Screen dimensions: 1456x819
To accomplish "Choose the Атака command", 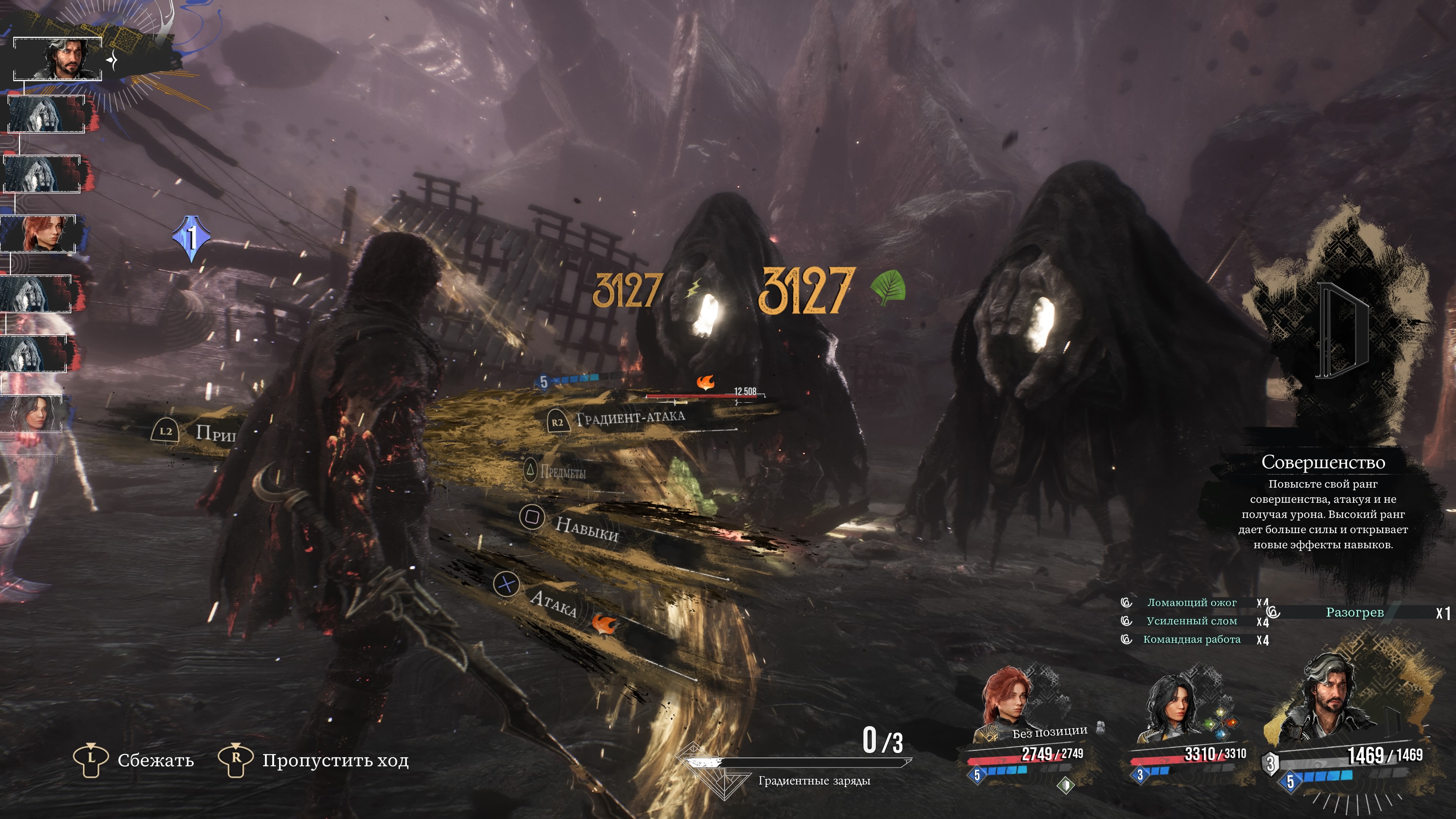I will [x=553, y=603].
